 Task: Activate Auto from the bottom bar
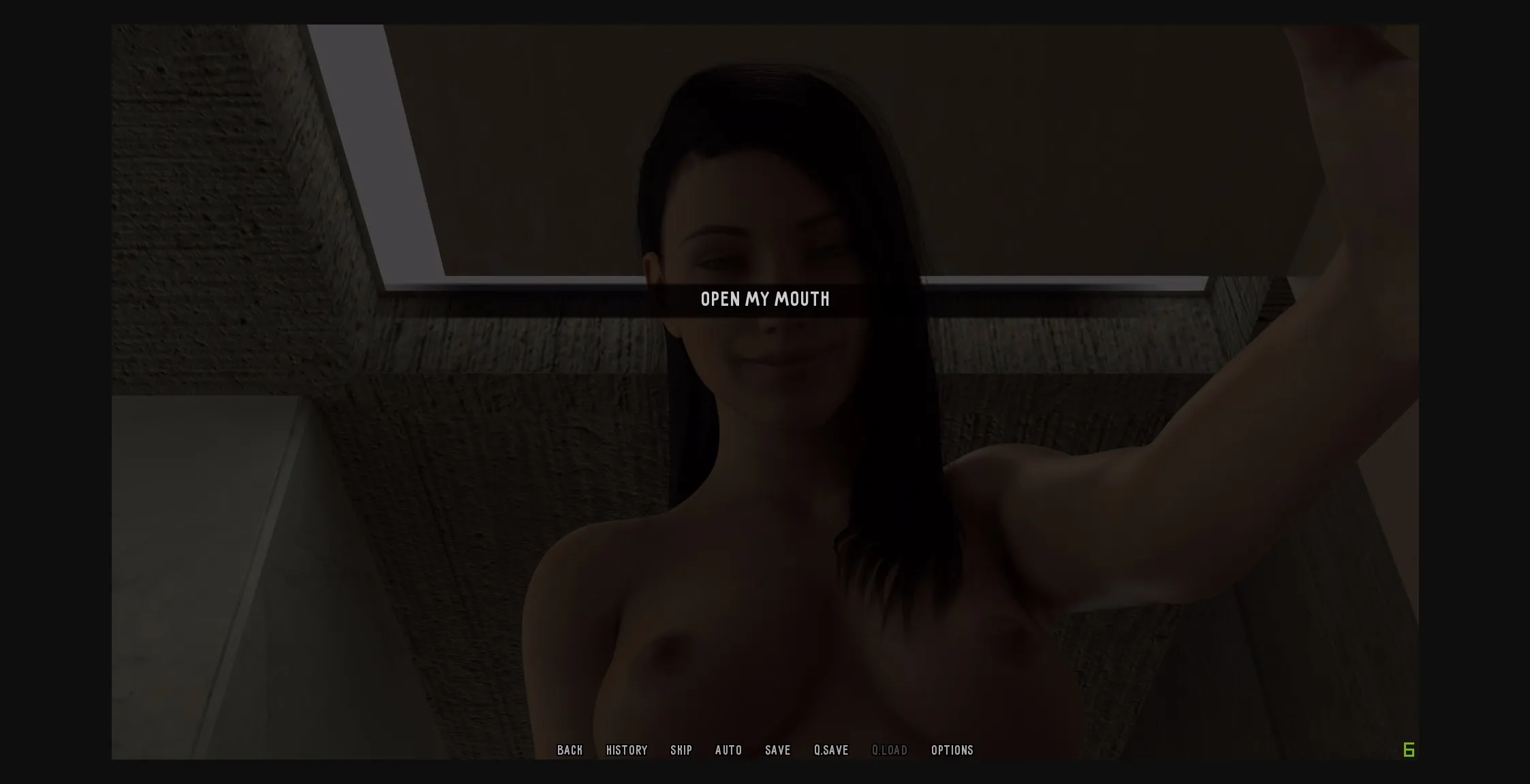(728, 750)
